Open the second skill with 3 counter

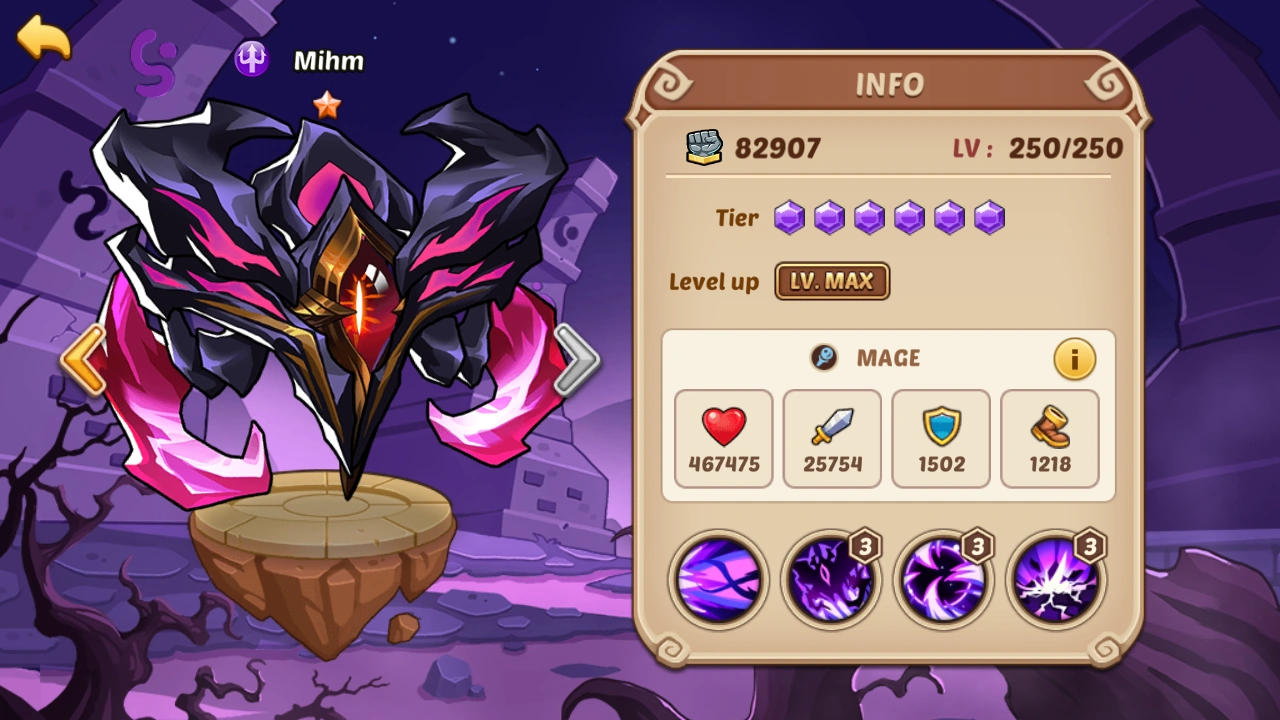click(830, 580)
